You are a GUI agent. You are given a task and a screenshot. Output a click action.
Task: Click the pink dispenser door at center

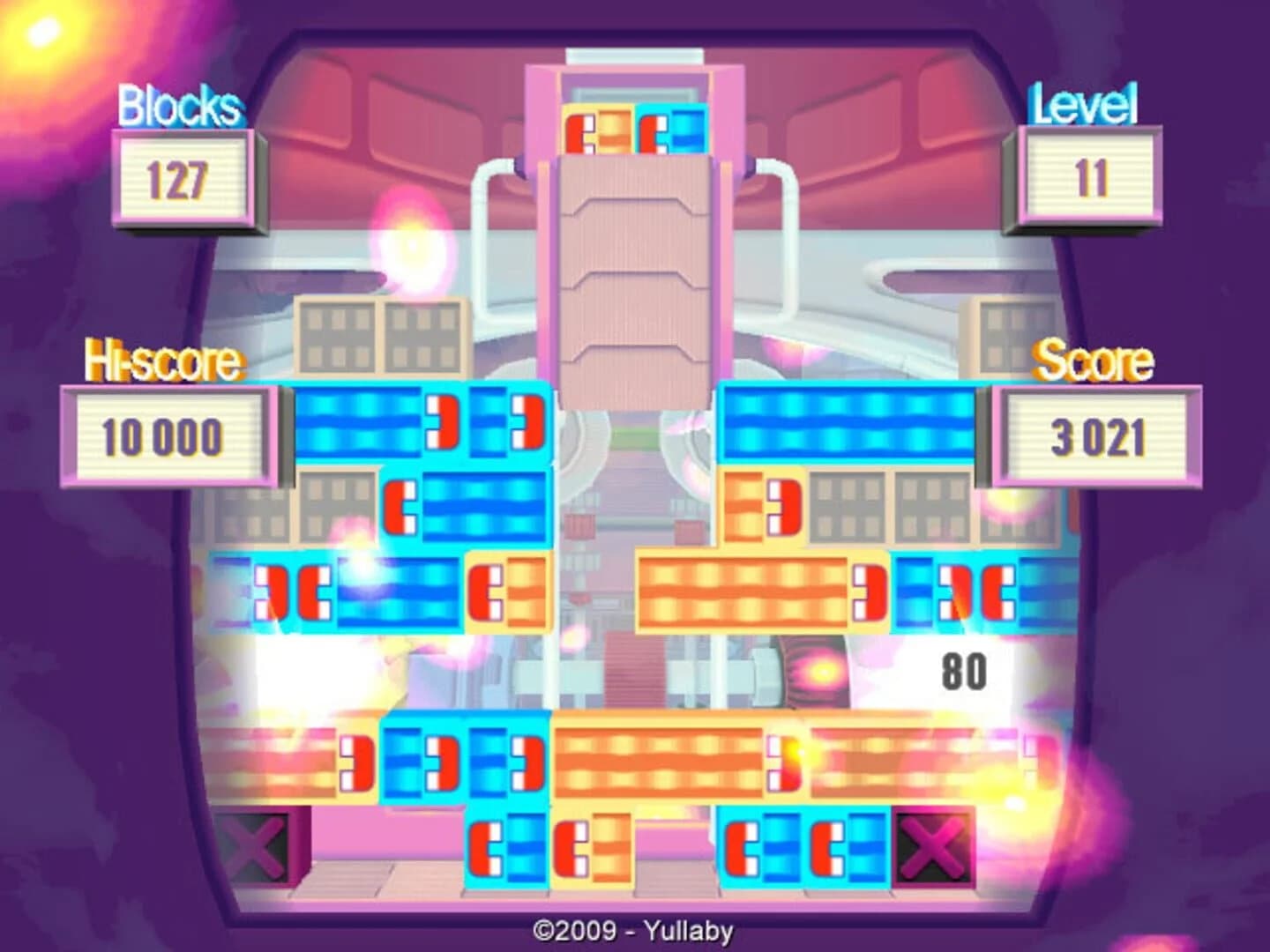click(633, 264)
